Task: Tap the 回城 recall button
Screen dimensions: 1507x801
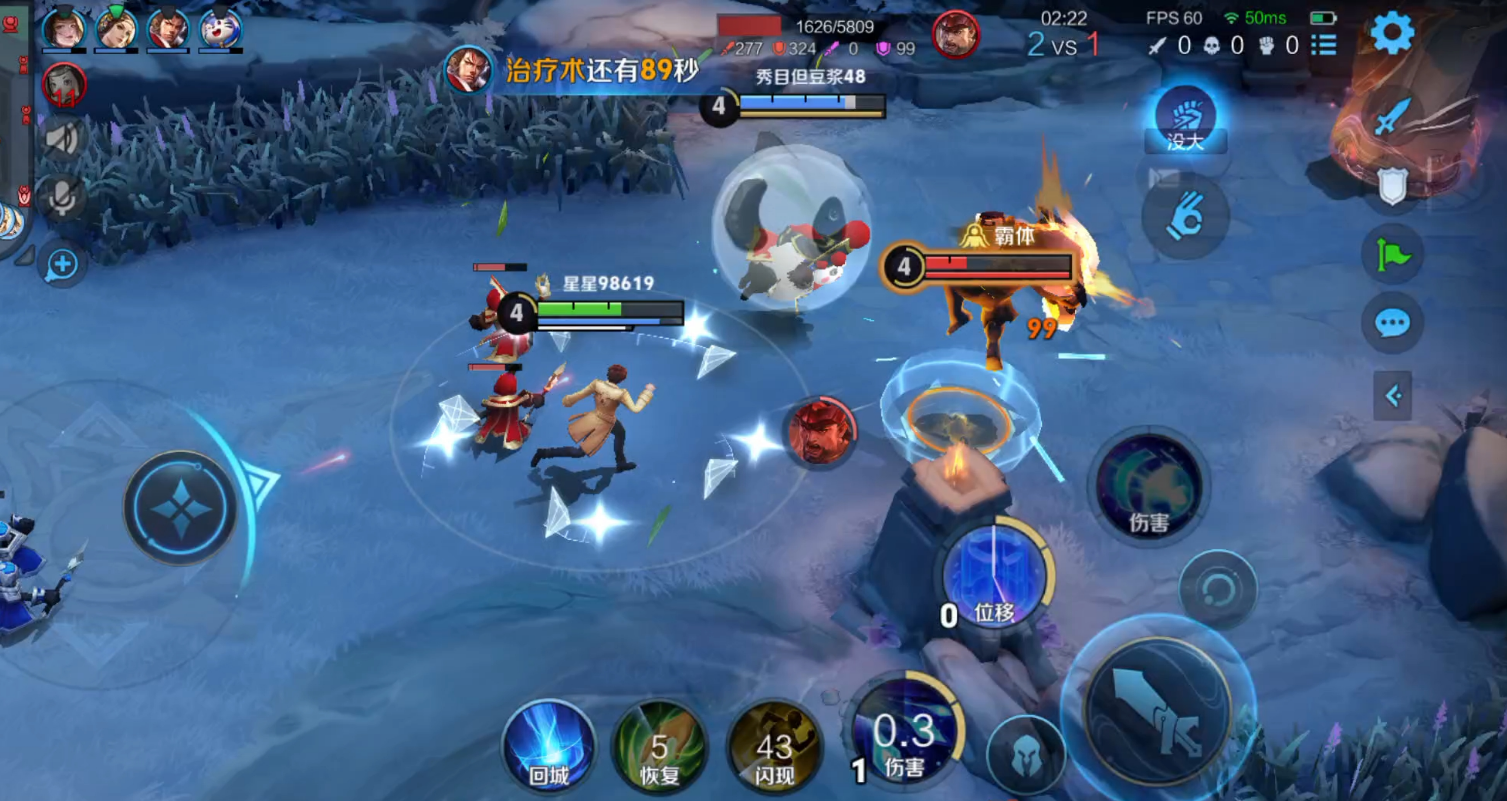Action: [x=548, y=745]
